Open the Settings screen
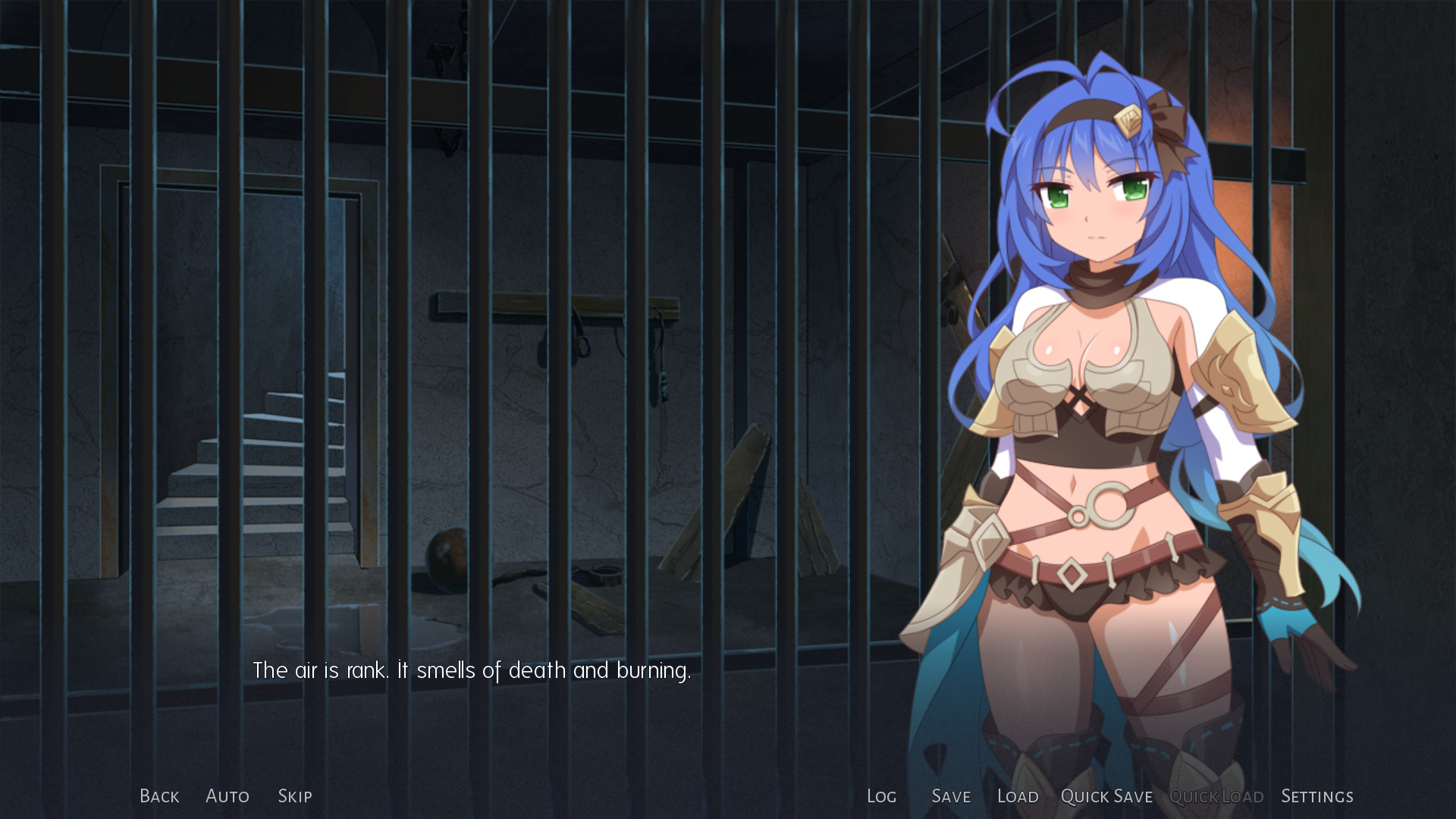Viewport: 1456px width, 819px height. 1317,796
